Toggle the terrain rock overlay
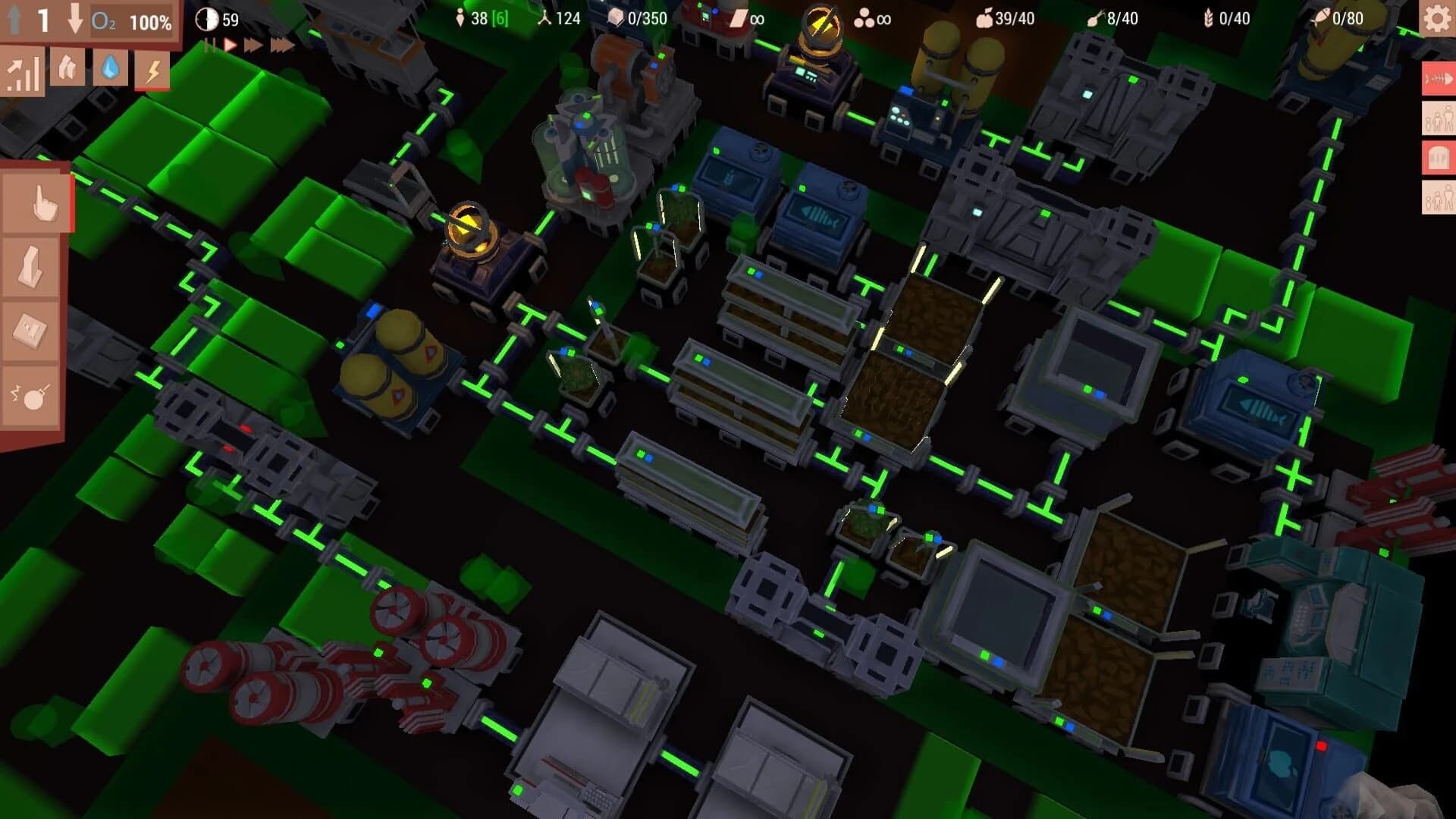The width and height of the screenshot is (1456, 819). tap(70, 72)
